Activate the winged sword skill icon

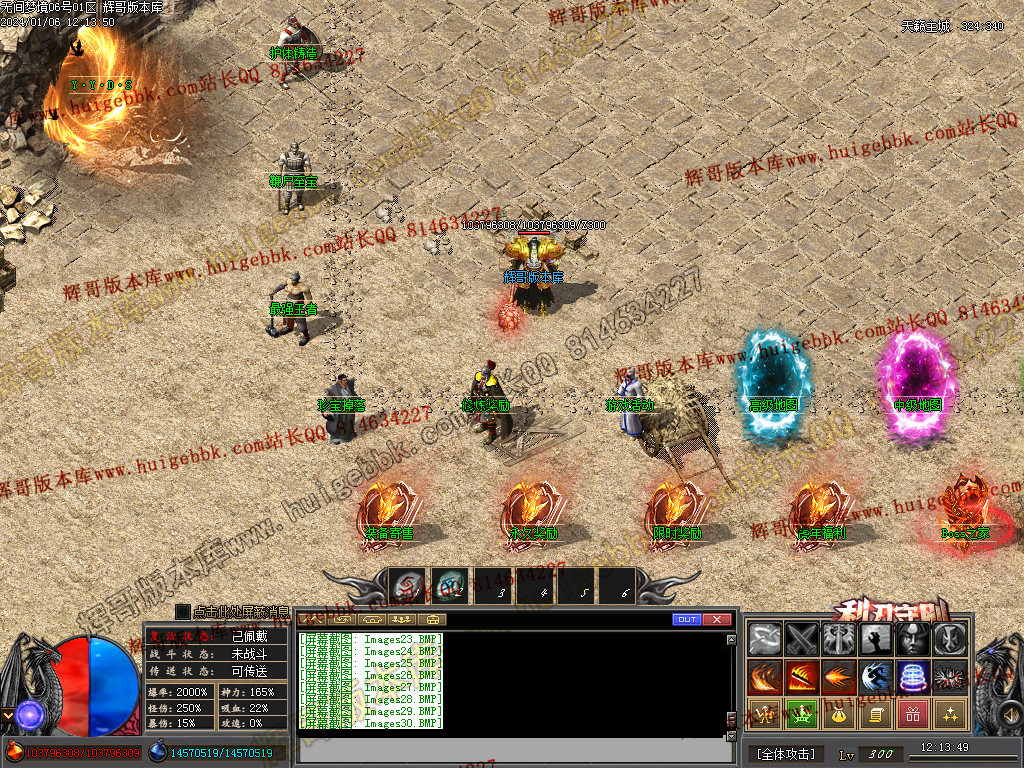tap(839, 640)
